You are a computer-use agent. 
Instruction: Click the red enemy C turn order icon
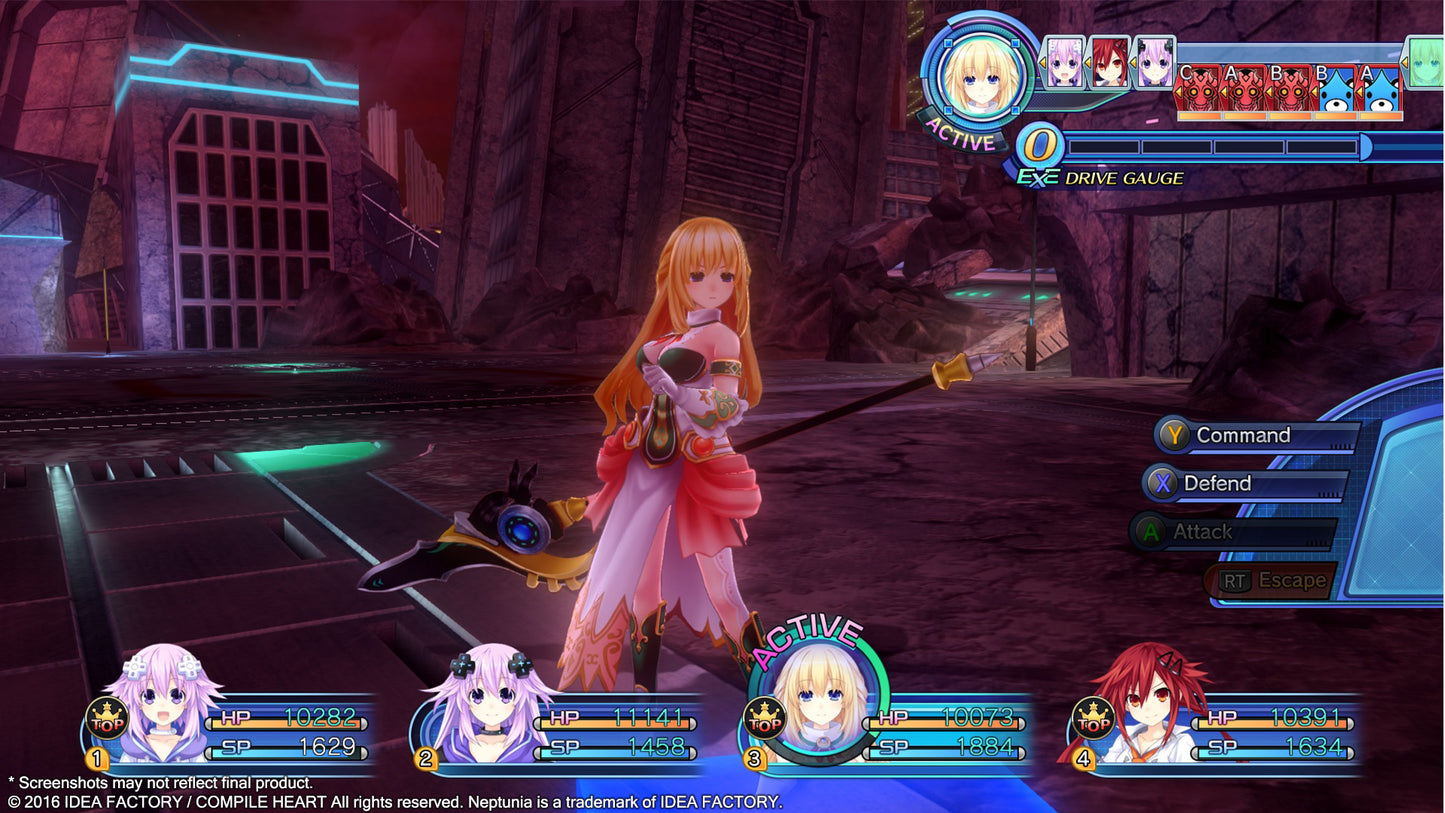1200,90
